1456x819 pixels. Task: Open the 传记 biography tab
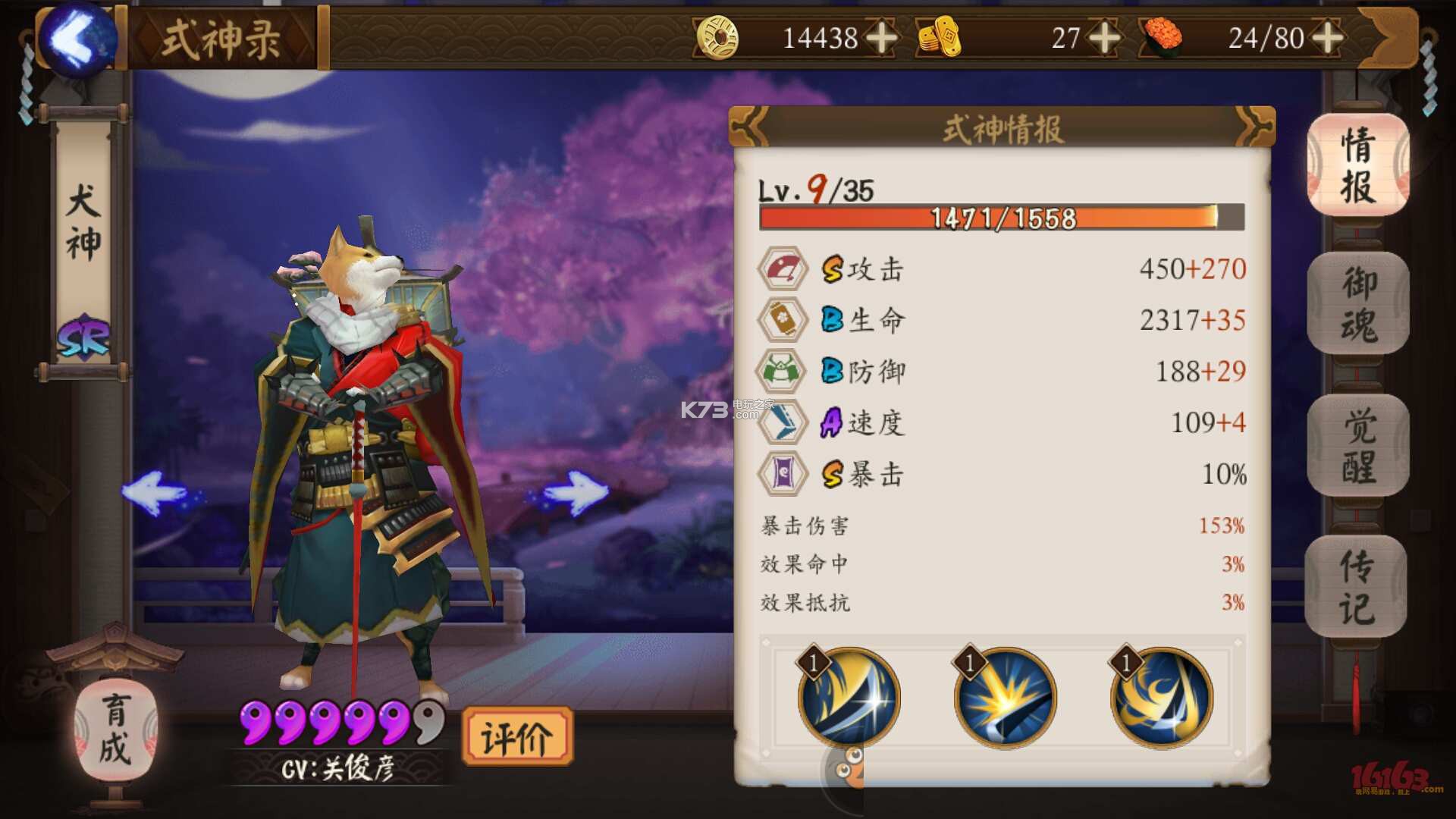coord(1356,587)
